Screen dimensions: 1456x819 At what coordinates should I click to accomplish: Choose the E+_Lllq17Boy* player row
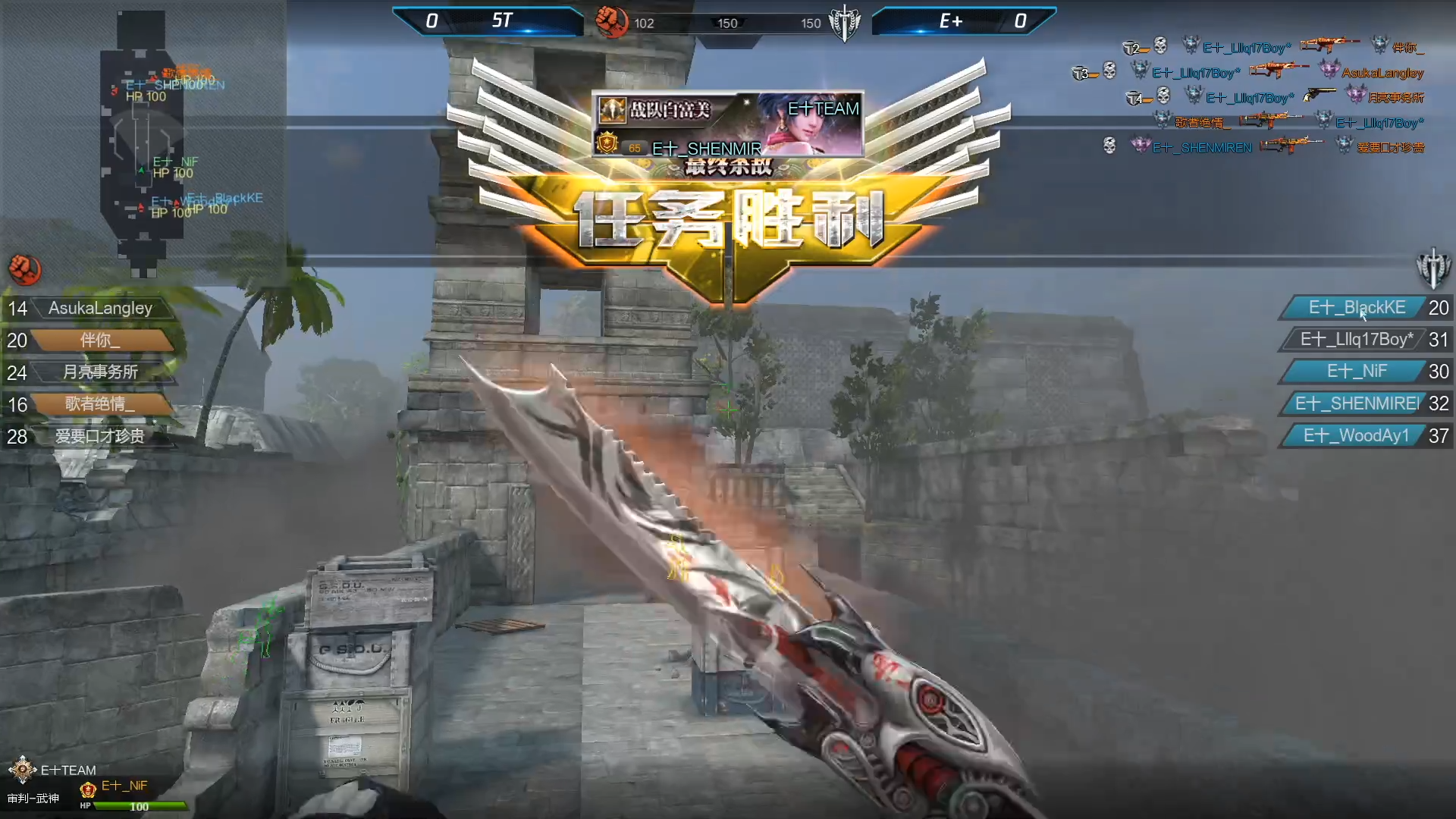[1357, 340]
